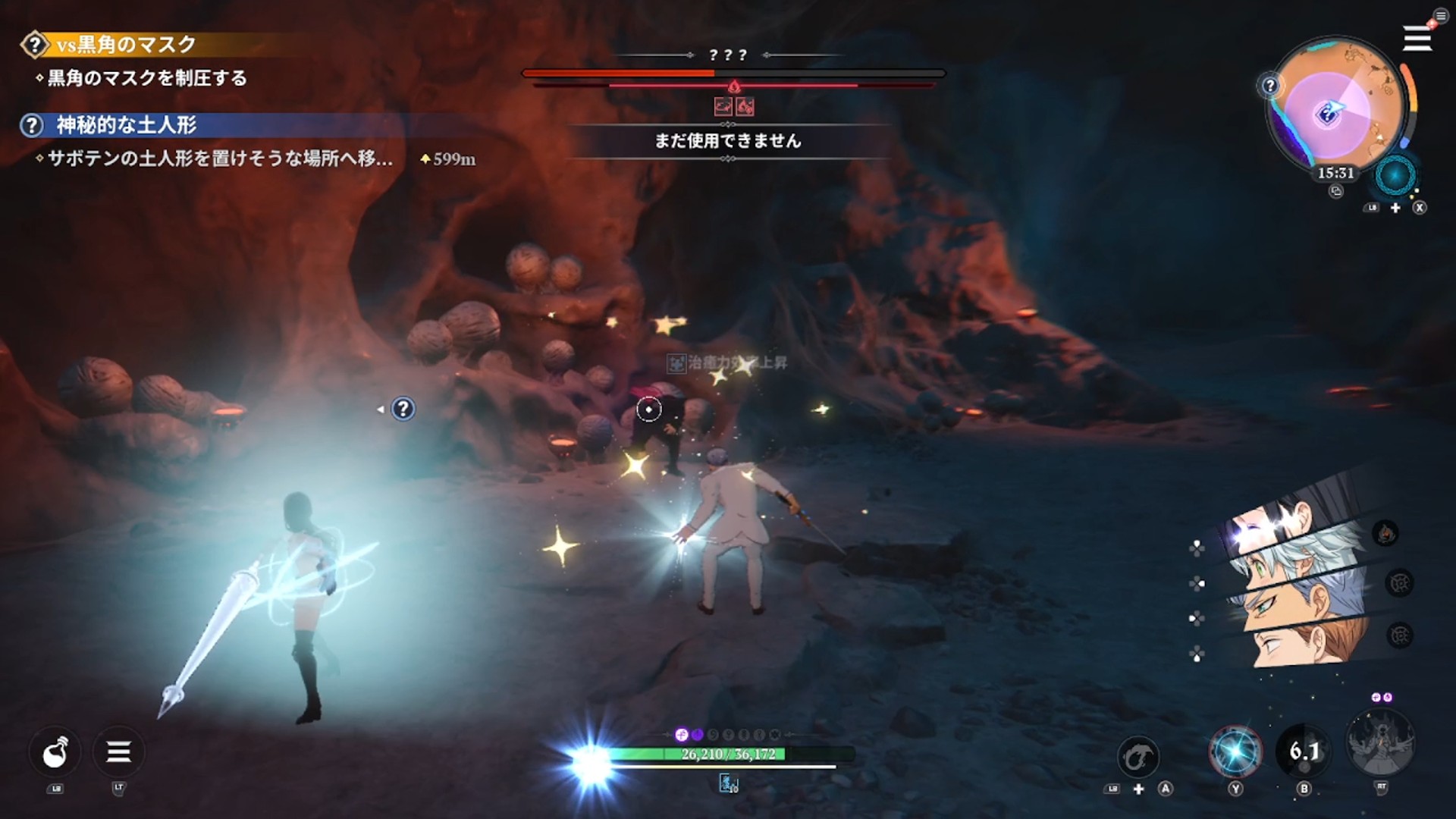
Task: Open the circular minimap
Action: pos(1336,106)
